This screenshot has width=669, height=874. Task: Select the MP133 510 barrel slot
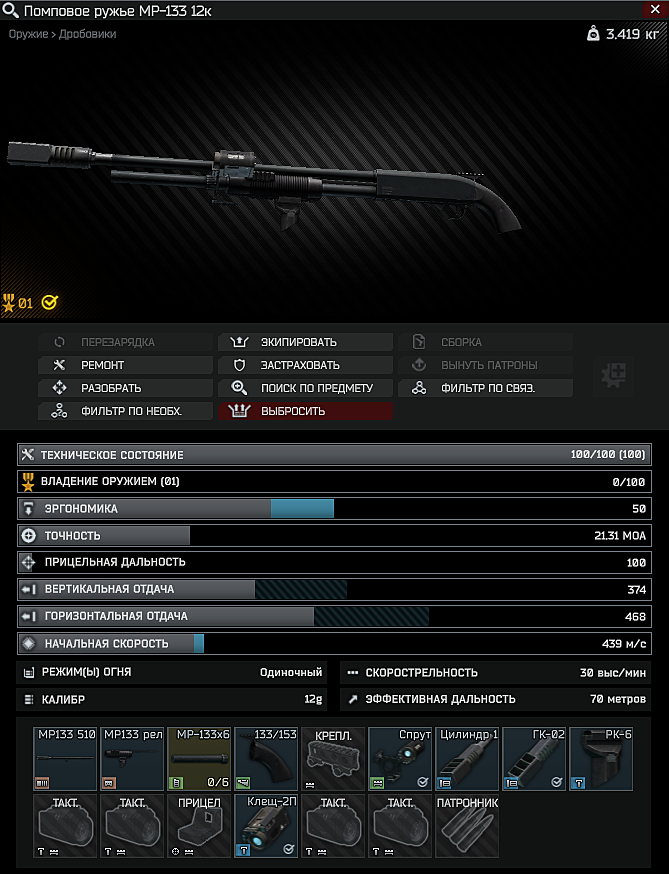(66, 758)
